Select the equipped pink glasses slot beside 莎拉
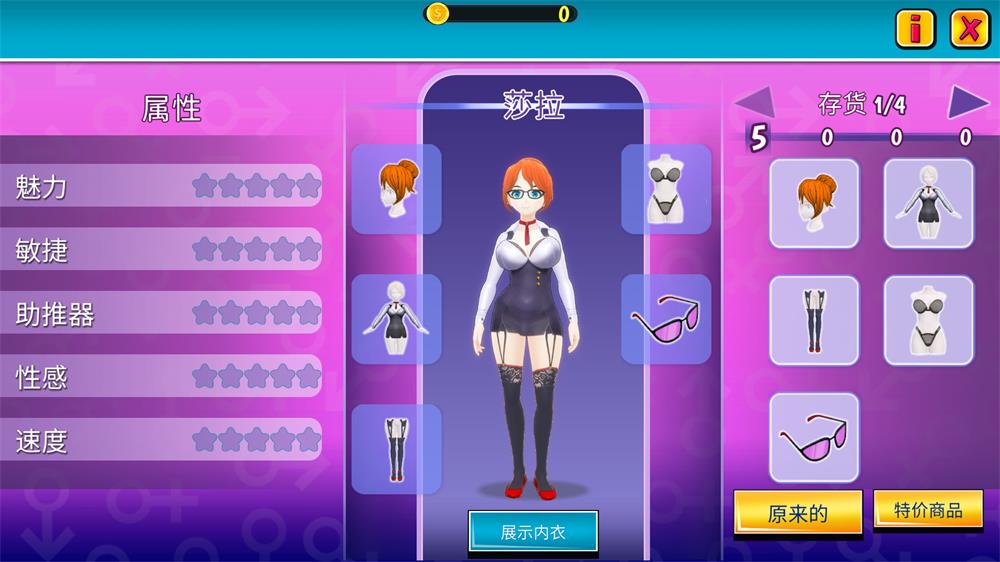1000x562 pixels. (x=666, y=319)
